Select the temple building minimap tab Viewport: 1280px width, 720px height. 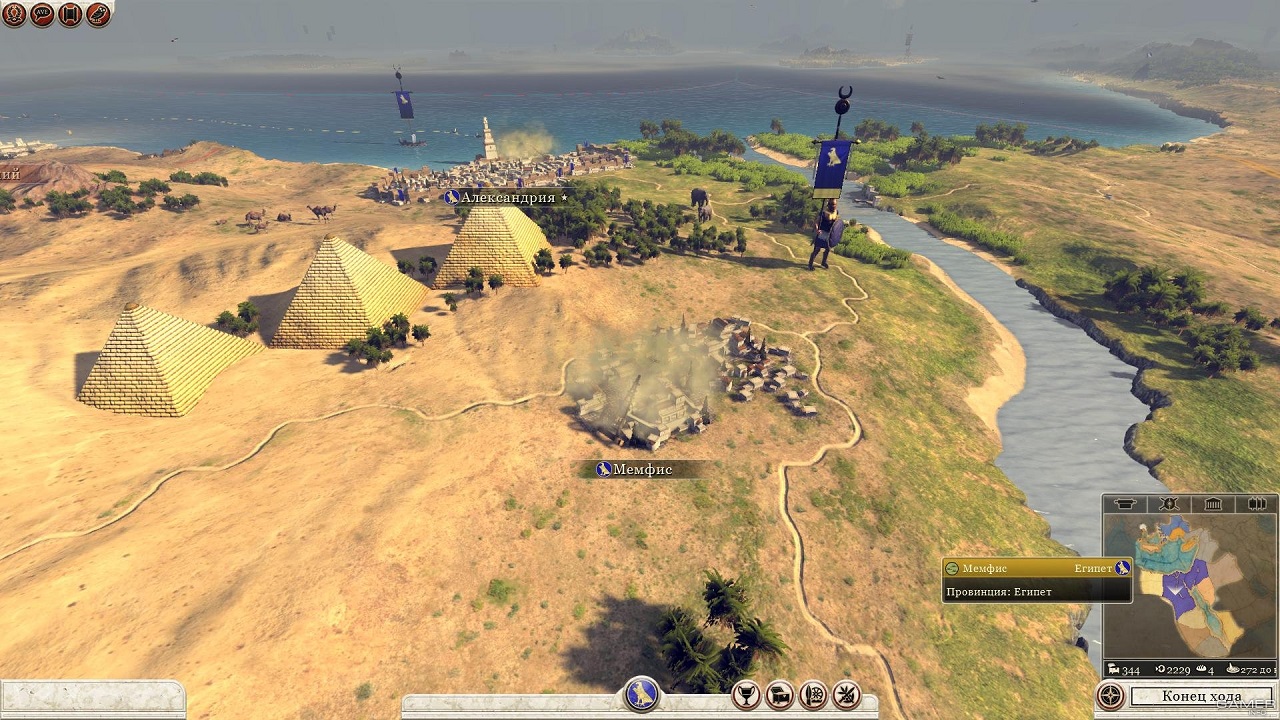pos(1213,504)
